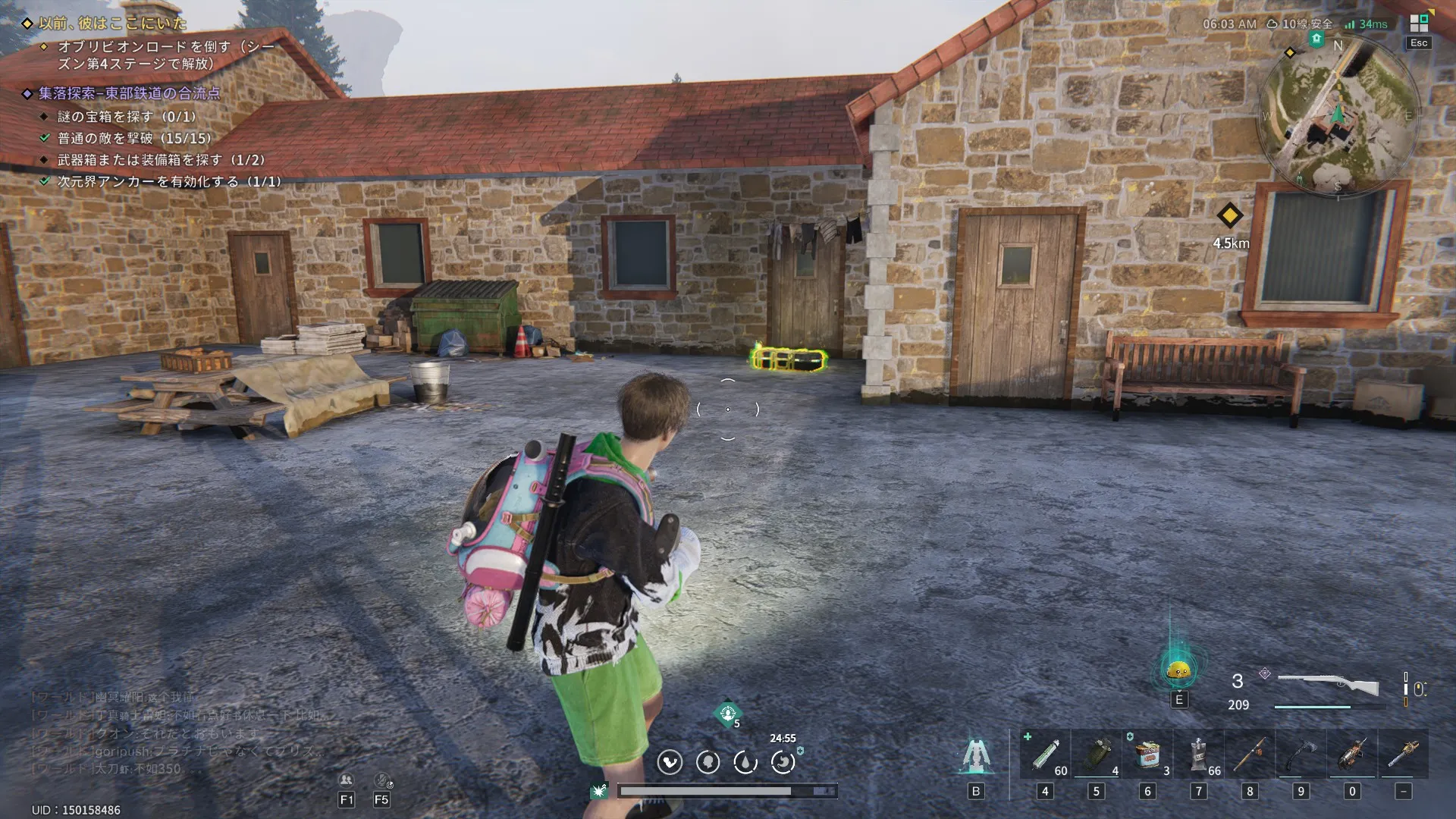The height and width of the screenshot is (819, 1456).
Task: Select the grenade hotbar slot
Action: coord(1096,755)
